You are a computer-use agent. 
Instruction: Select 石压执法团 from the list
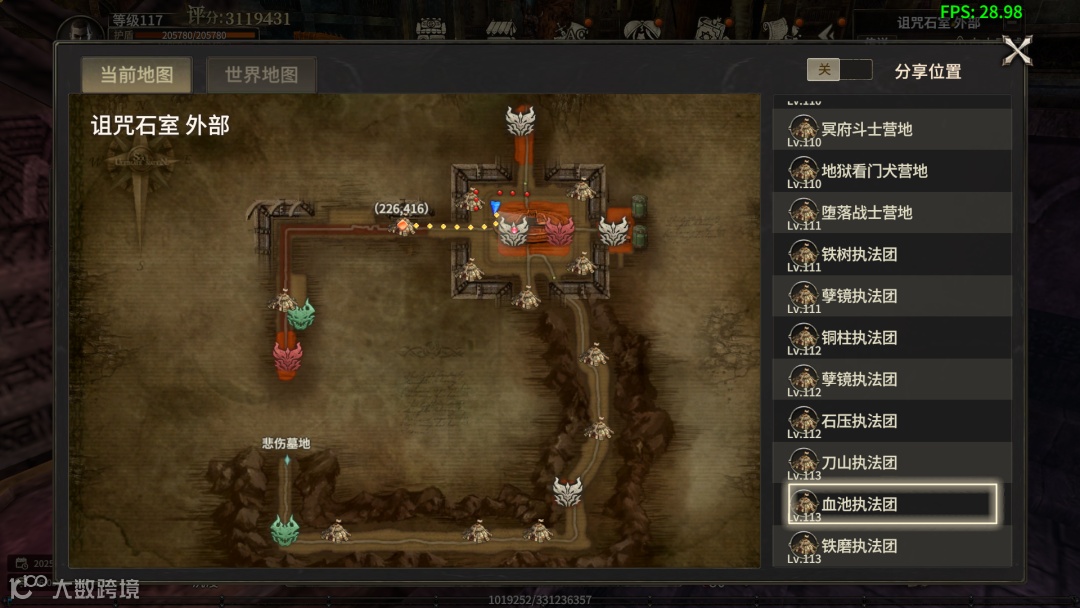[x=891, y=421]
